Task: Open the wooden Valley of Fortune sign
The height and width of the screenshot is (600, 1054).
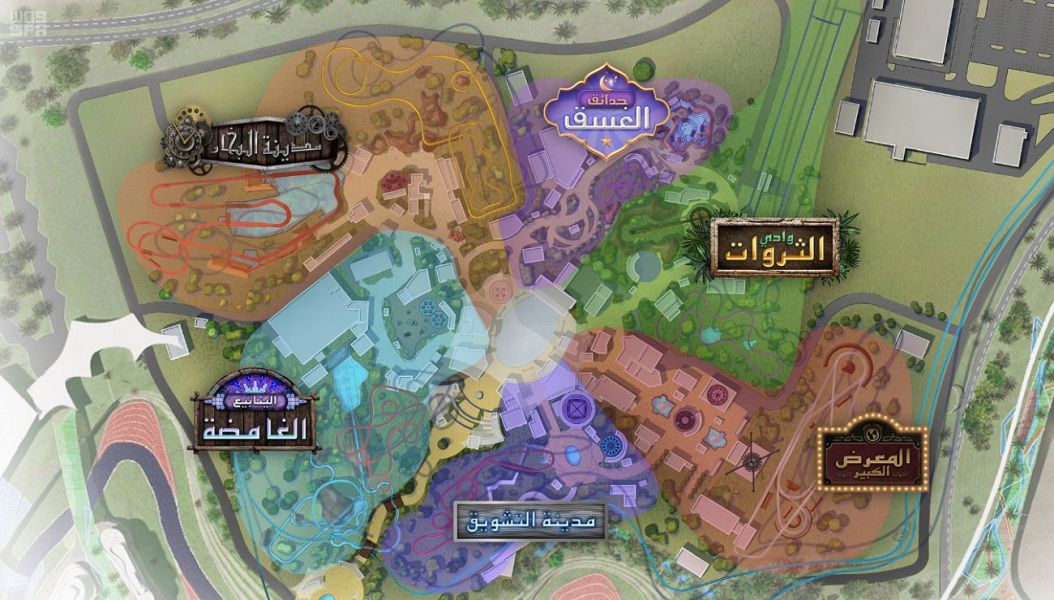Action: 775,248
